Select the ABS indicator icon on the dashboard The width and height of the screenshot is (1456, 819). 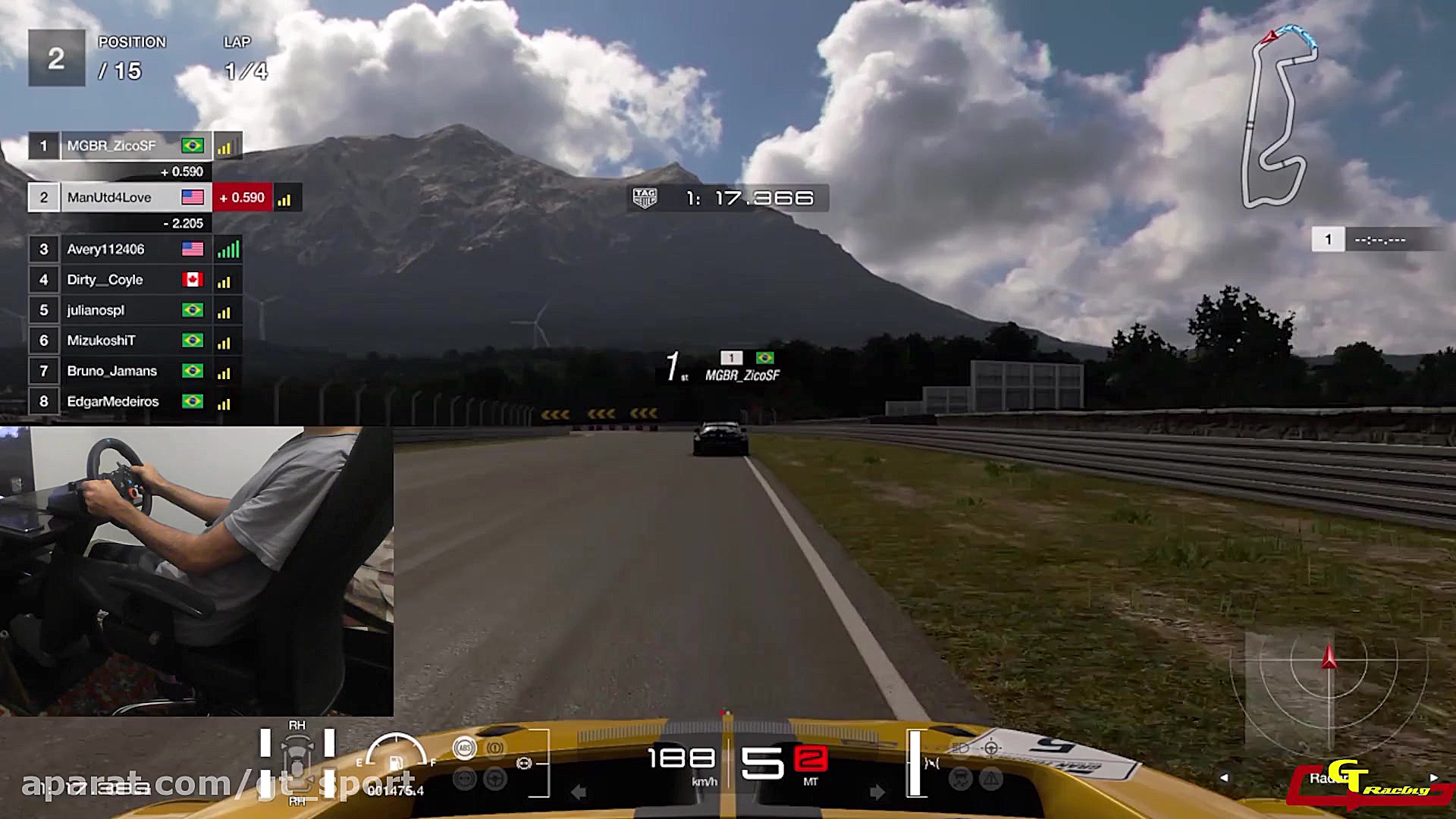click(465, 746)
